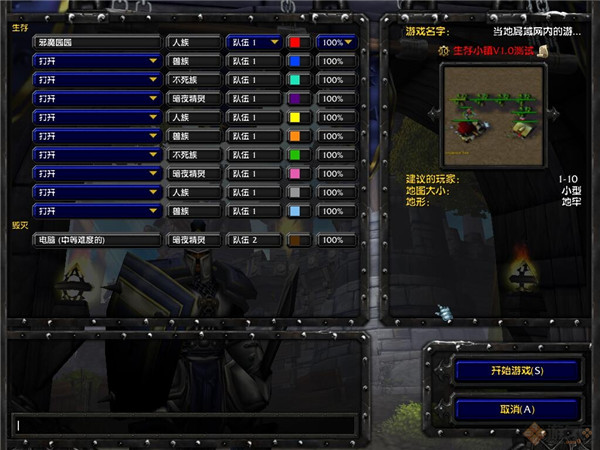600x450 pixels.
Task: Open the 队伍 2 team dropdown
Action: 253,240
